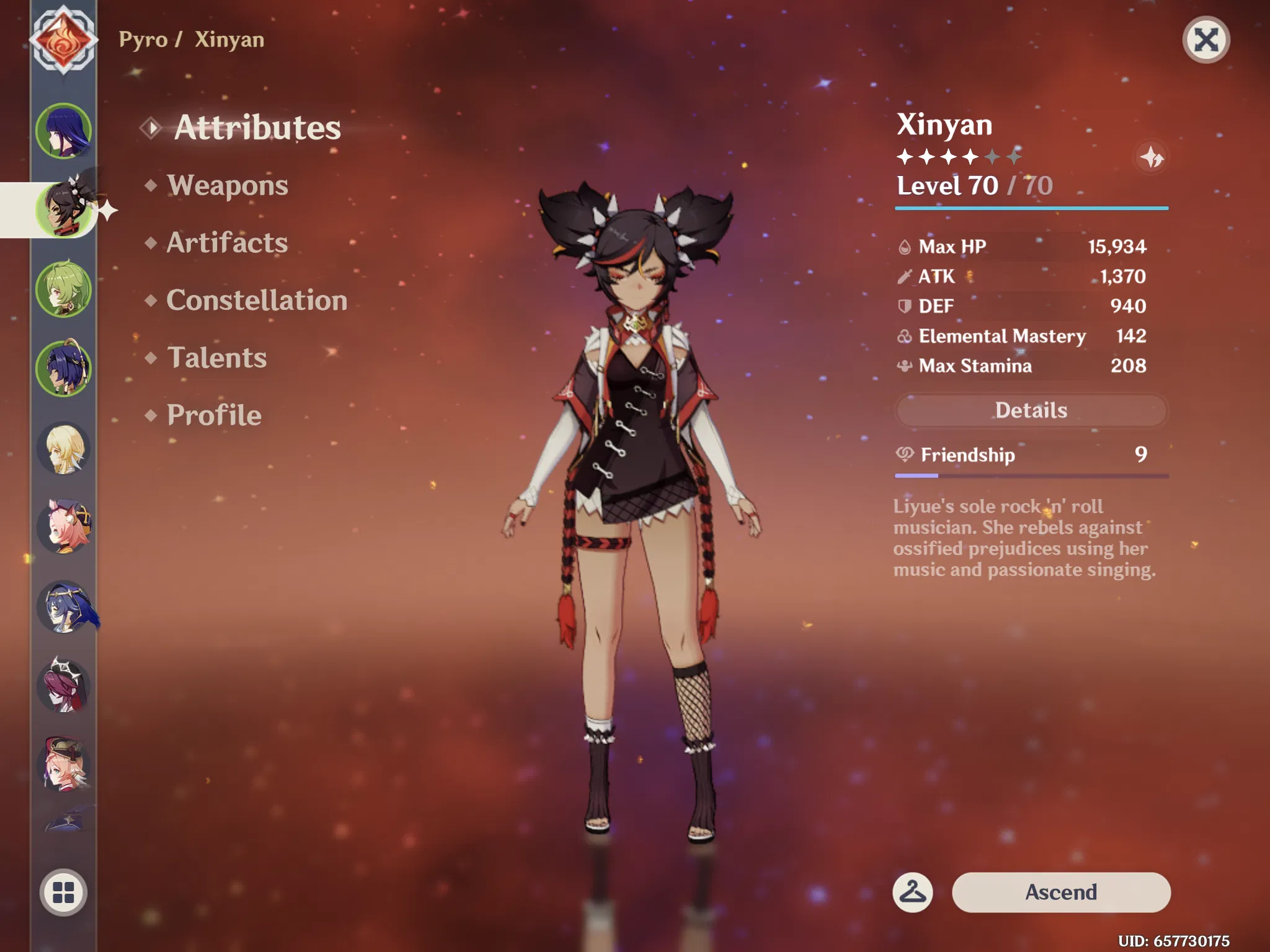The width and height of the screenshot is (1270, 952).
Task: Ascend Xinyan with the Ascend button
Action: pos(1060,892)
